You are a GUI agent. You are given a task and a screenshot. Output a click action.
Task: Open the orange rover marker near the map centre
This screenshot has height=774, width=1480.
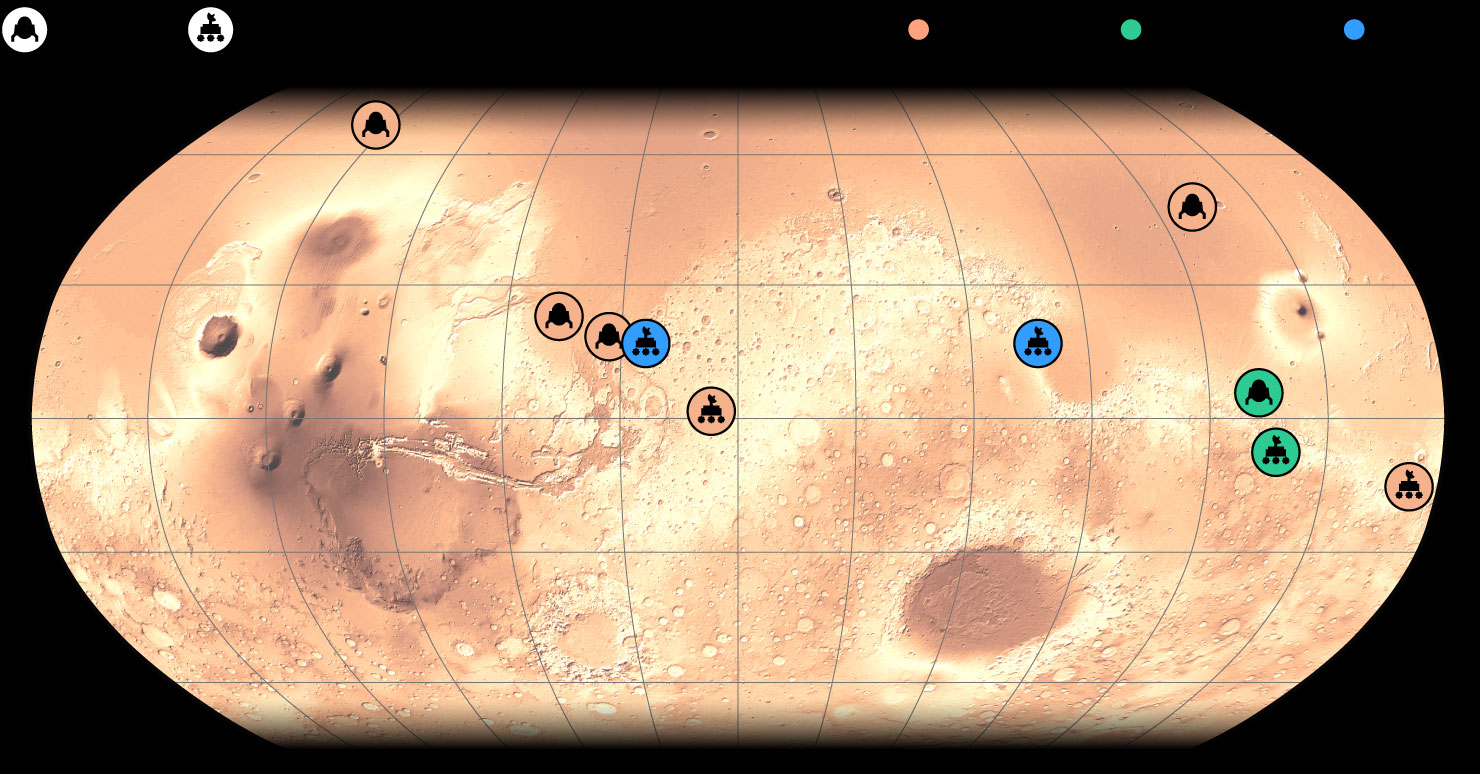[711, 411]
